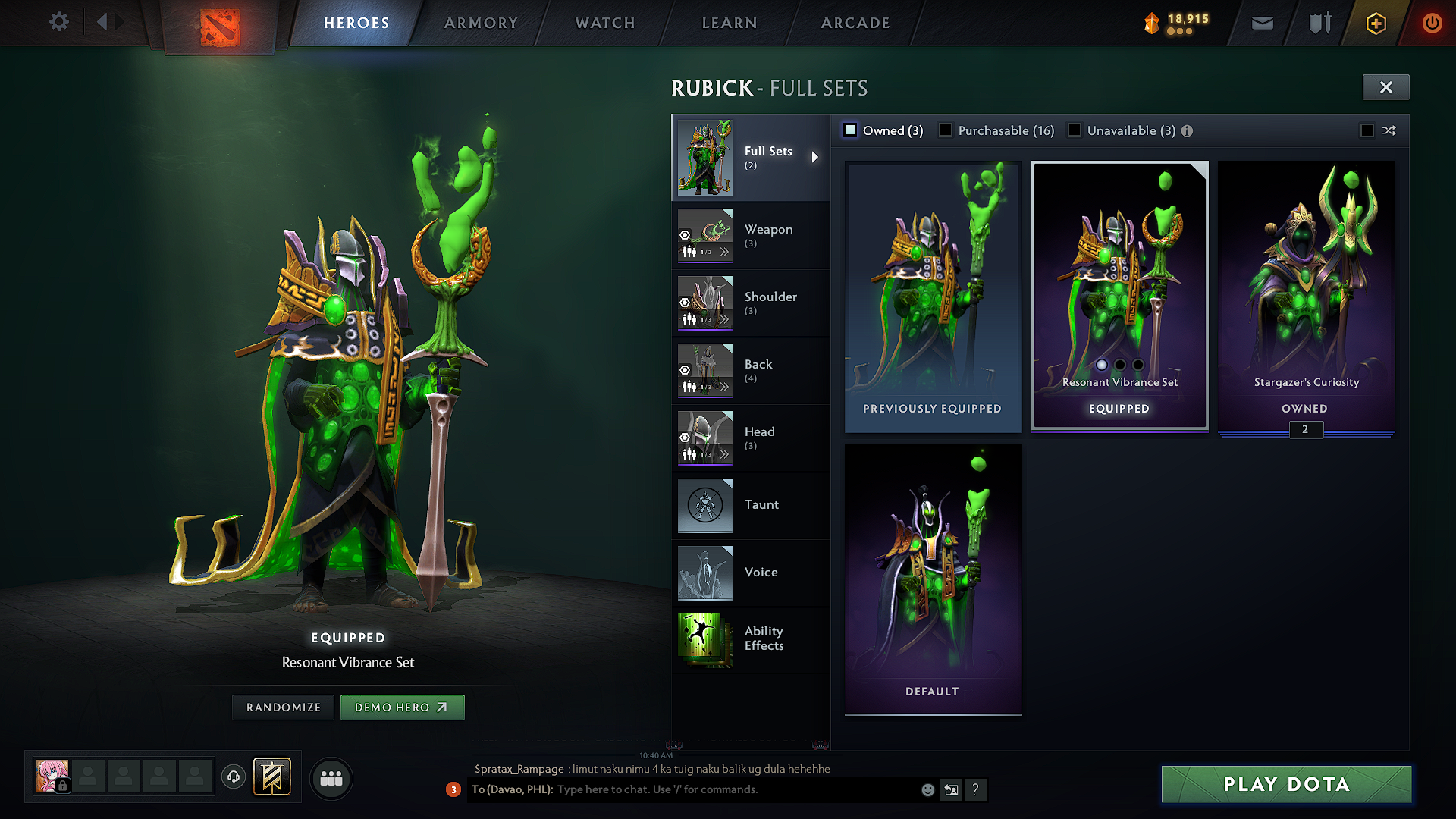This screenshot has width=1456, height=819.
Task: Click the middle page dot on Resonant Vibrance Set
Action: pos(1119,365)
